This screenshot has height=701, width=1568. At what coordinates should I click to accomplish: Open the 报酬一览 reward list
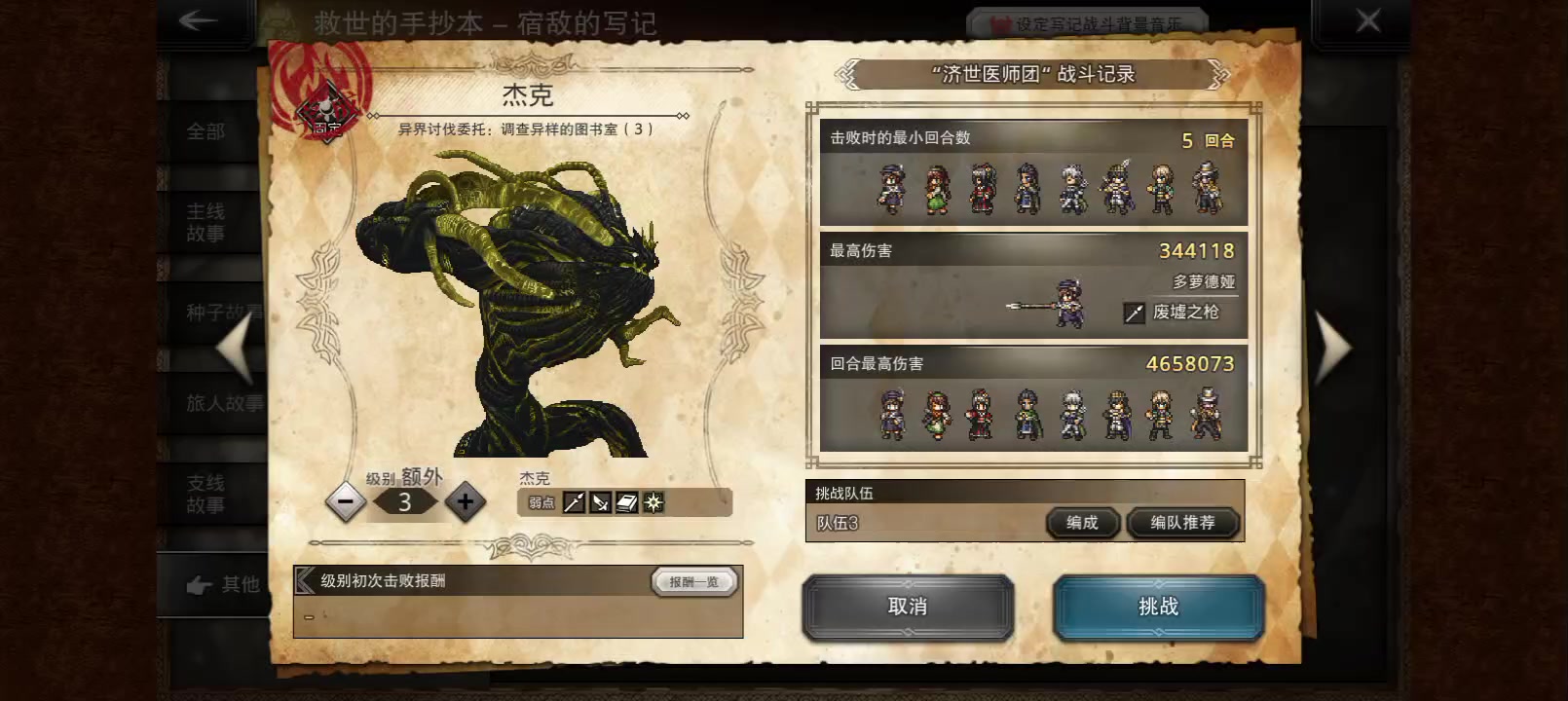[x=692, y=580]
